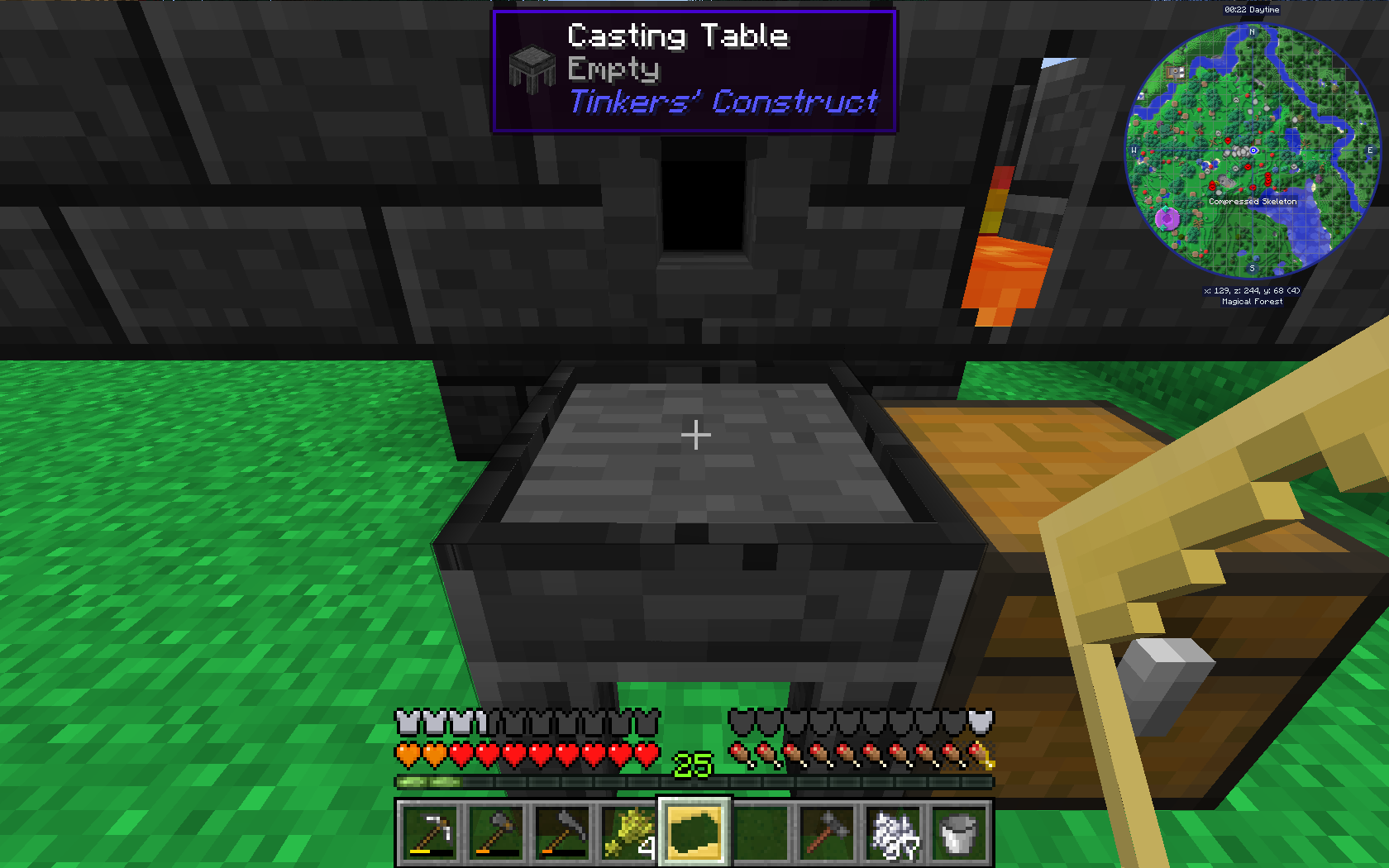The height and width of the screenshot is (868, 1389).
Task: Select the stone hammer in the hotbar
Action: click(828, 833)
